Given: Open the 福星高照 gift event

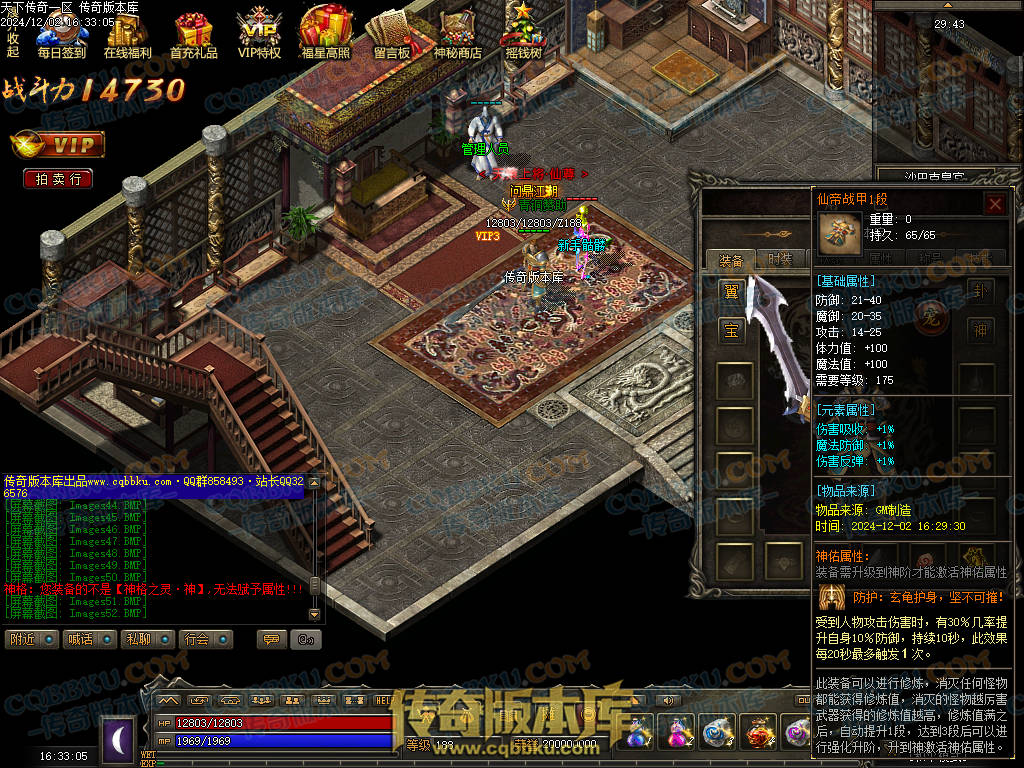Looking at the screenshot, I should click(325, 37).
